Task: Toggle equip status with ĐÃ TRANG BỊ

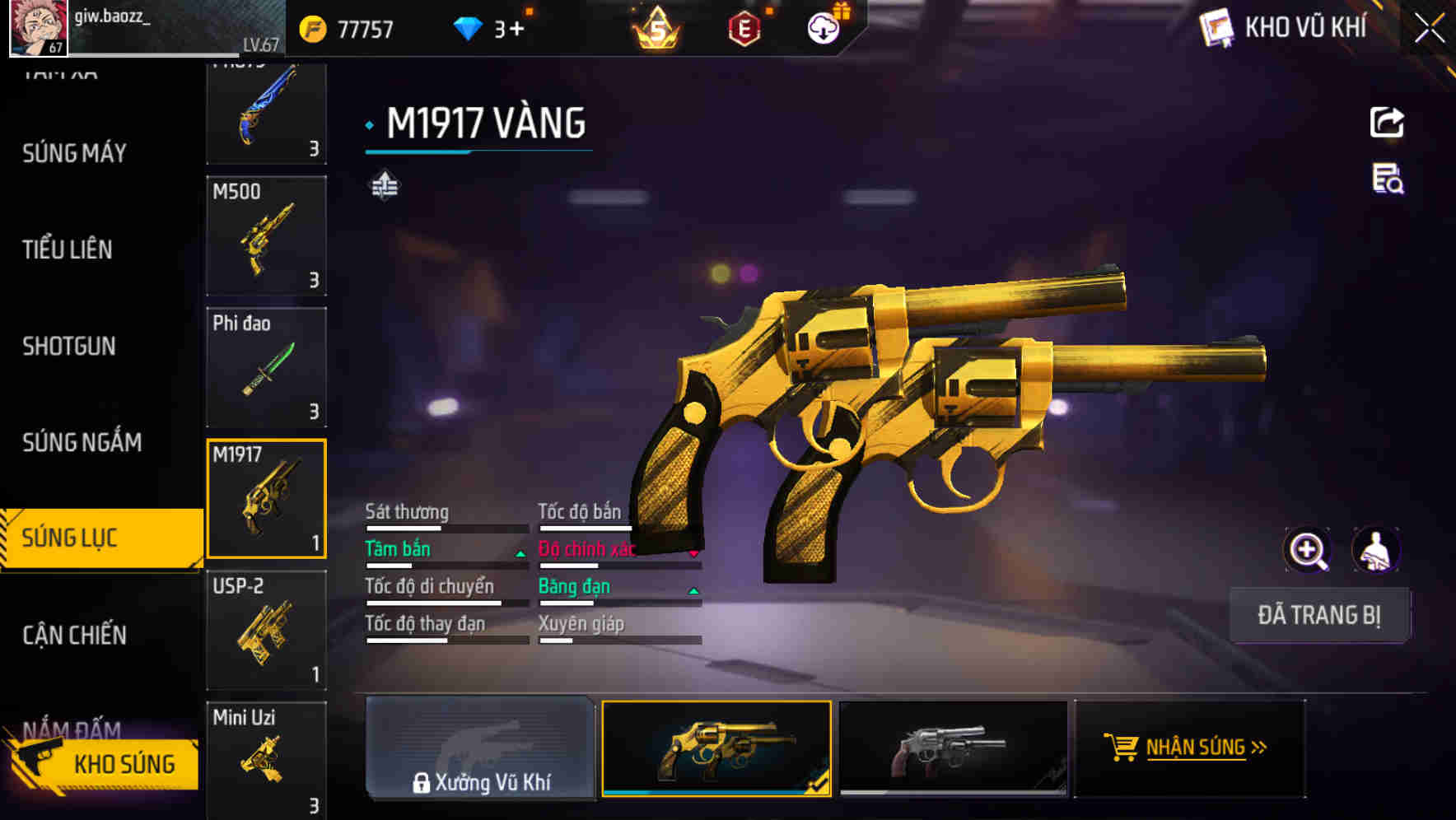Action: [x=1320, y=615]
